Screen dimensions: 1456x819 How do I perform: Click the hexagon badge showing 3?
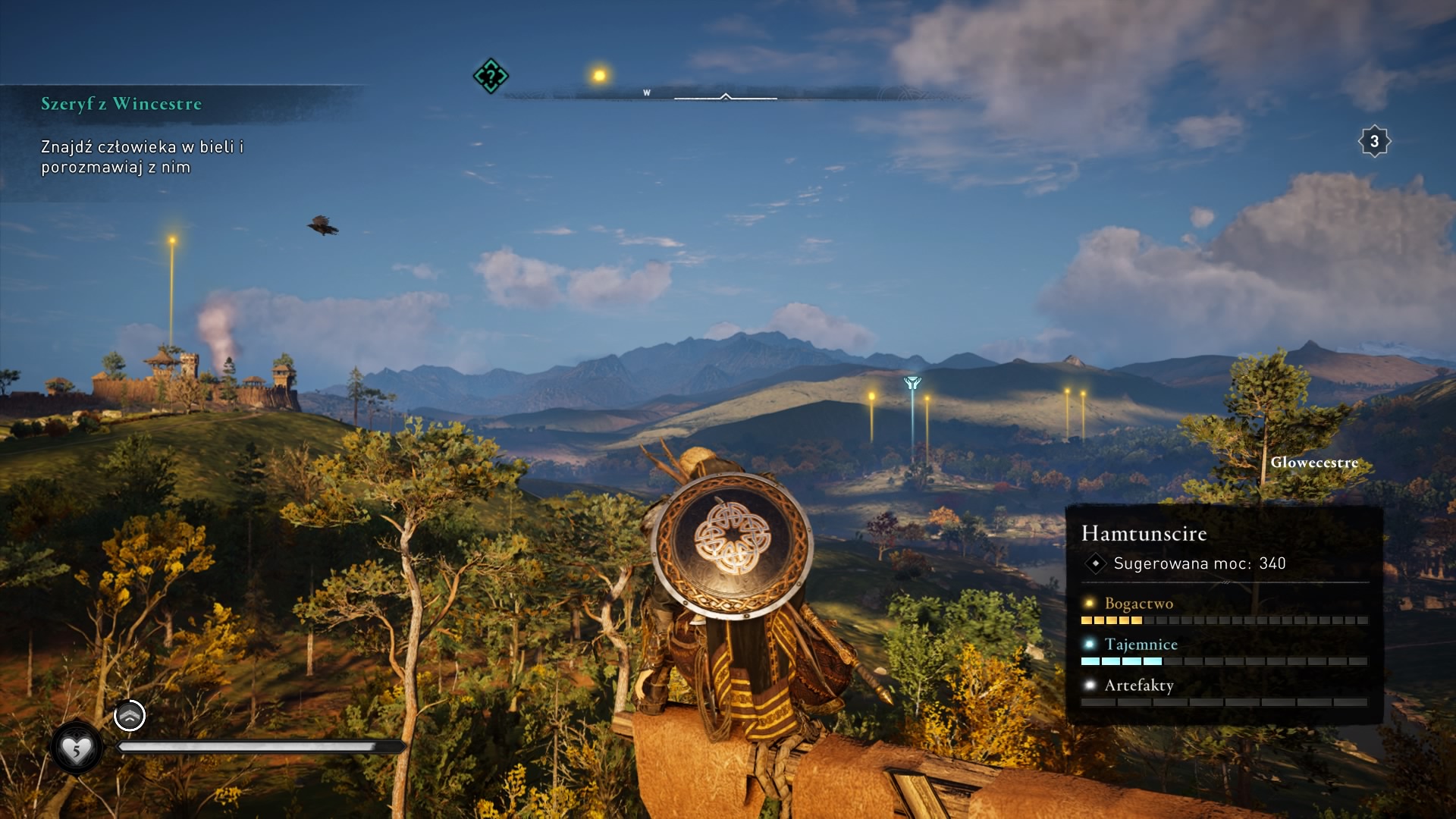tap(1373, 141)
